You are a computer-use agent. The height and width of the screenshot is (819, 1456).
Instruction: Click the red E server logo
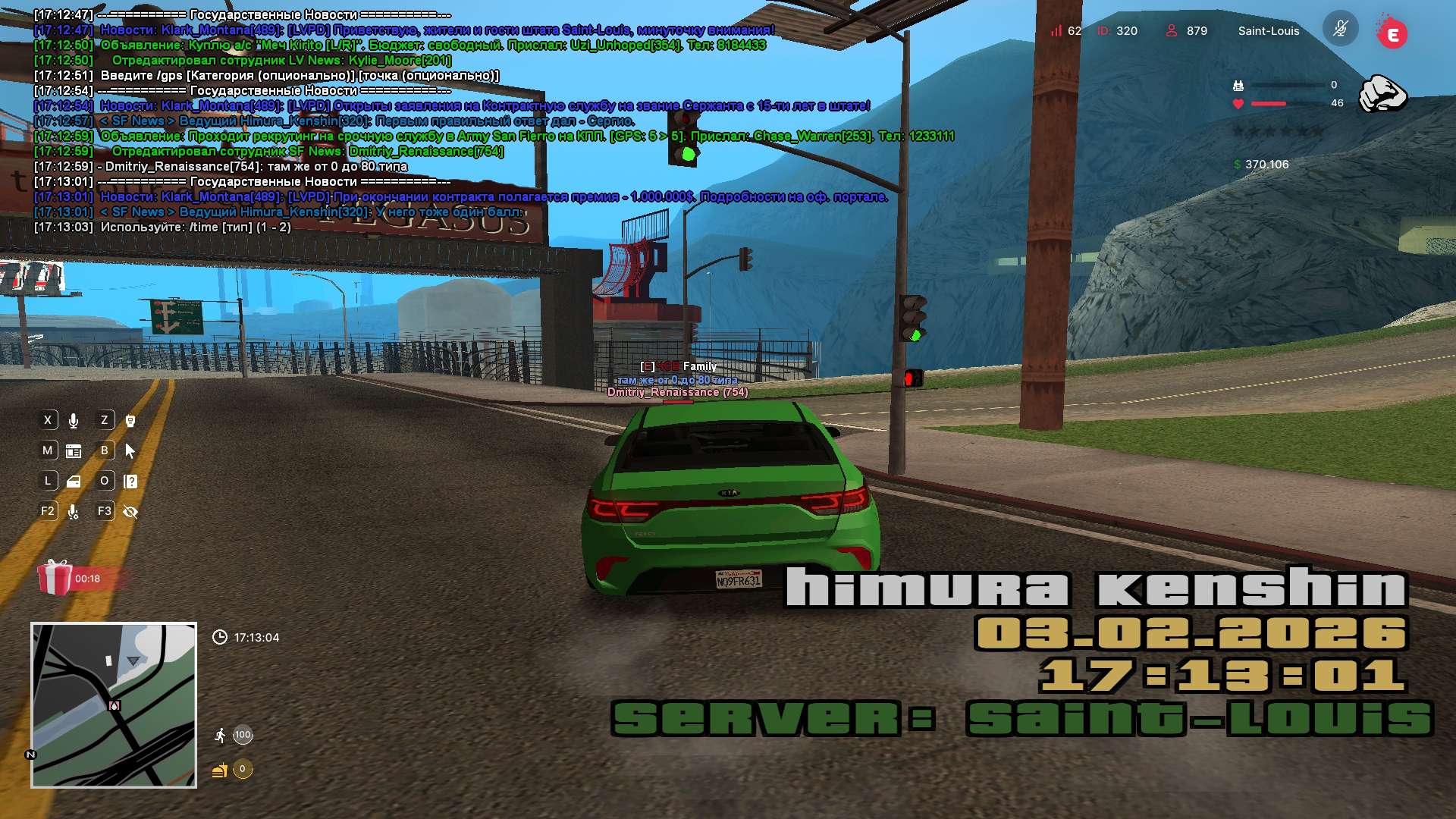[x=1392, y=33]
